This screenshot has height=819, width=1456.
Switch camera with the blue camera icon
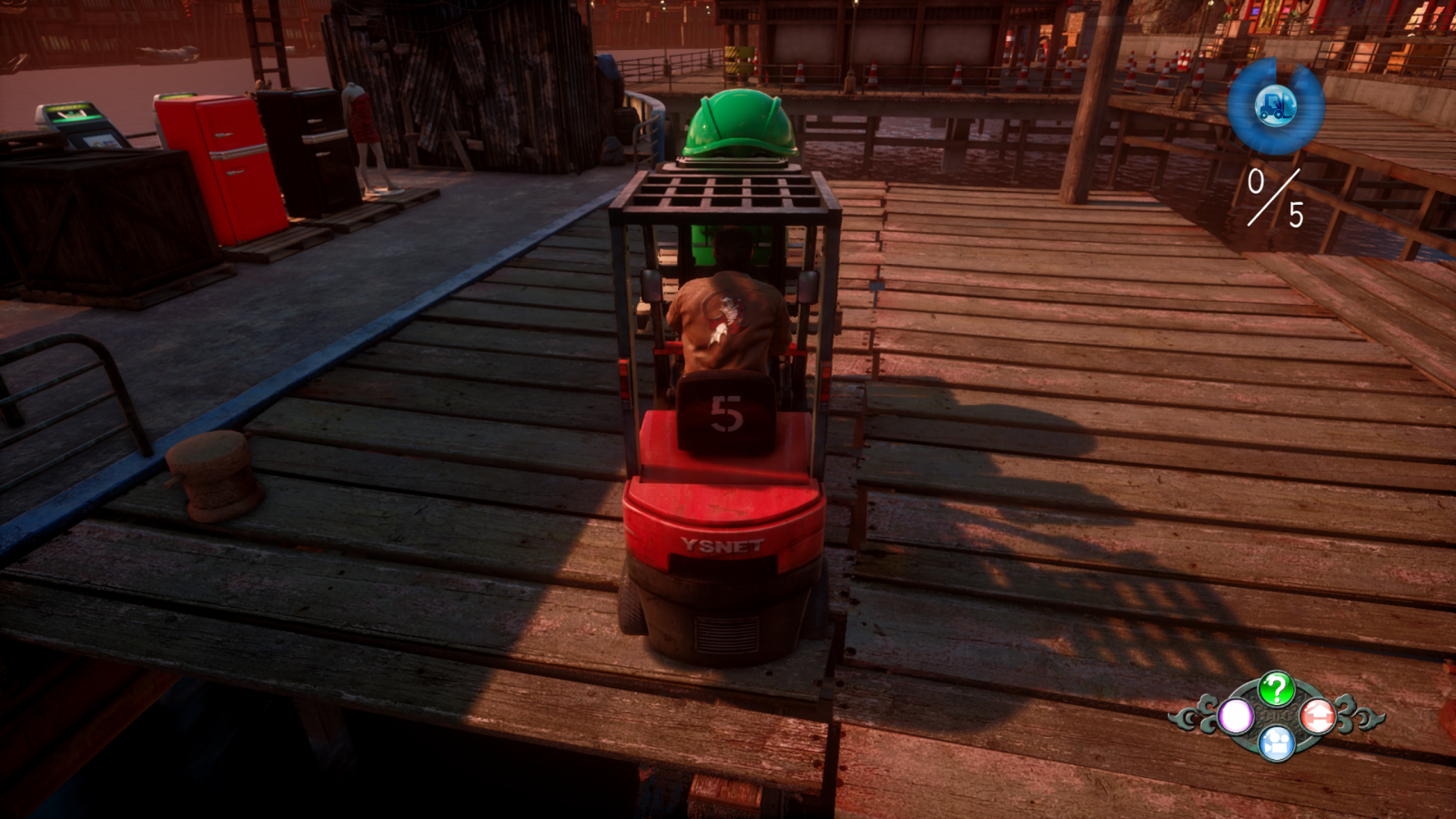(x=1277, y=743)
